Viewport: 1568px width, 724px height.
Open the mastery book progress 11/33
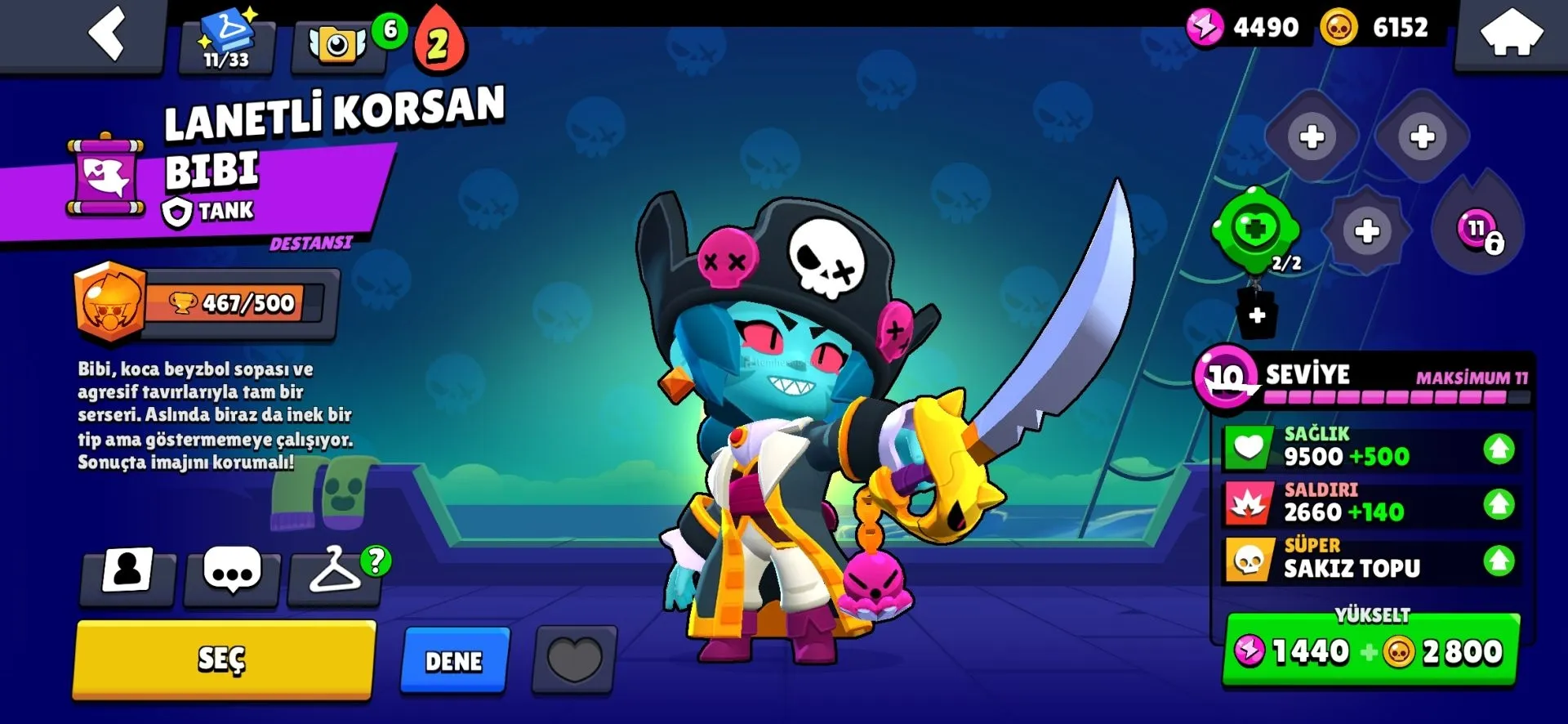click(x=226, y=42)
